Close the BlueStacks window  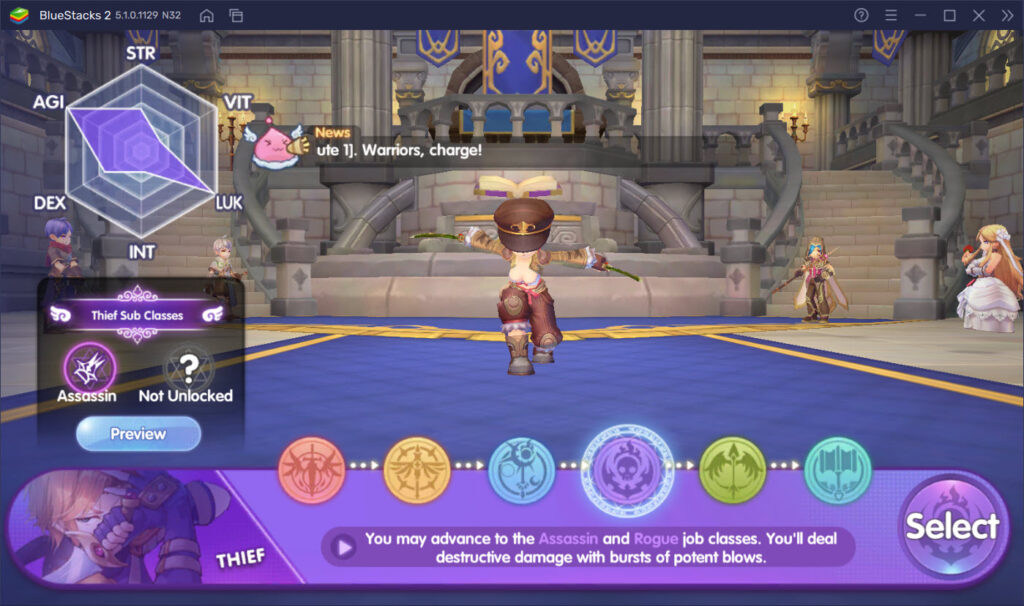[x=979, y=15]
